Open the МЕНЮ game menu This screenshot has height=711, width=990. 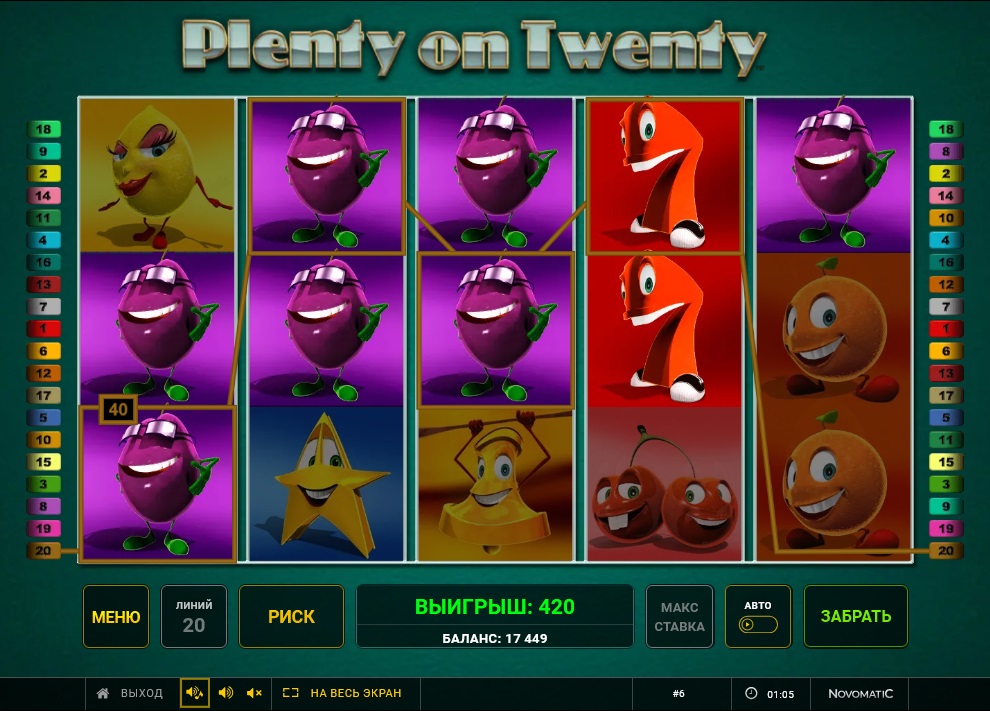tap(116, 617)
